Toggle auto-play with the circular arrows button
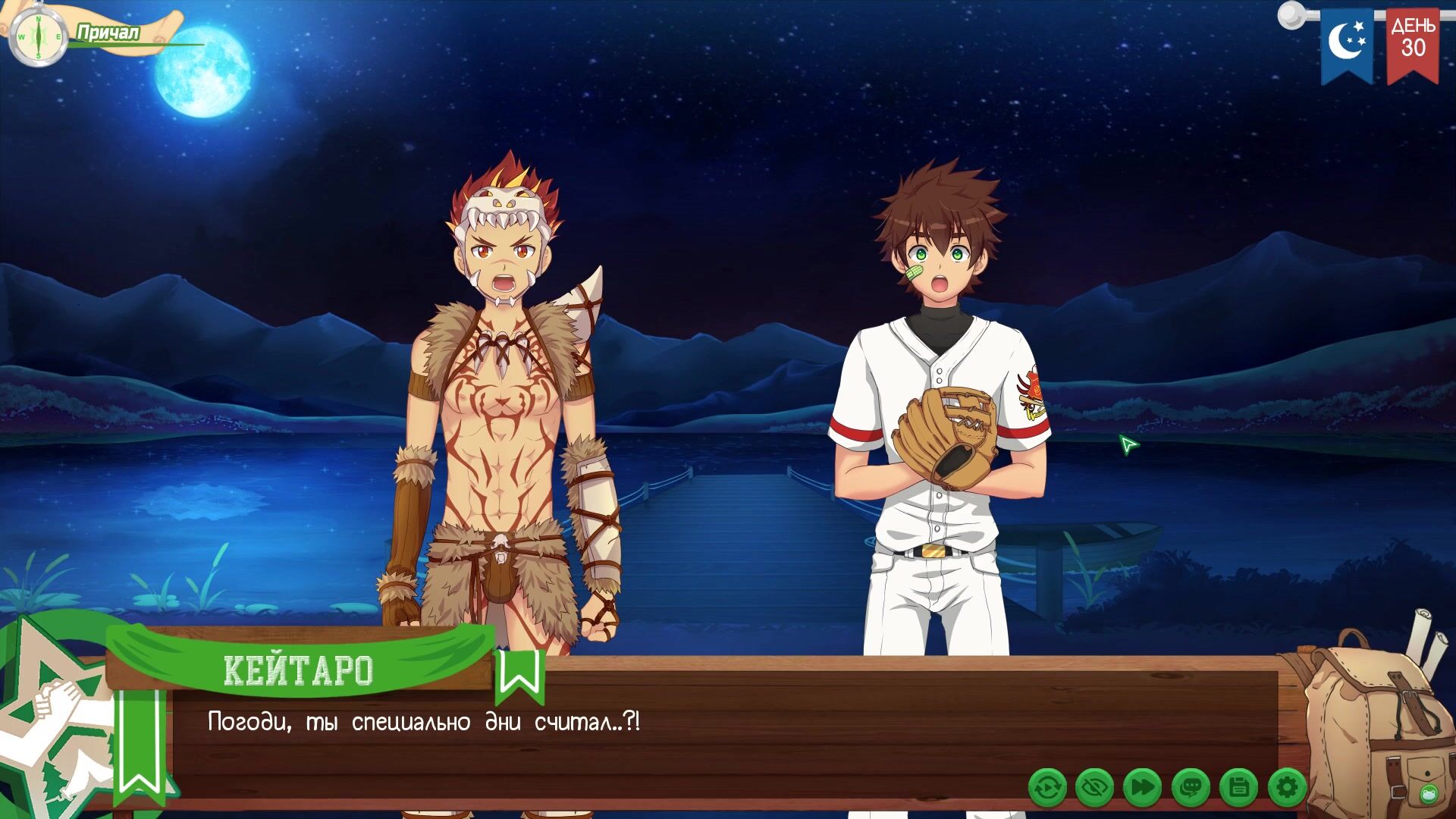This screenshot has width=1456, height=819. 1047,788
